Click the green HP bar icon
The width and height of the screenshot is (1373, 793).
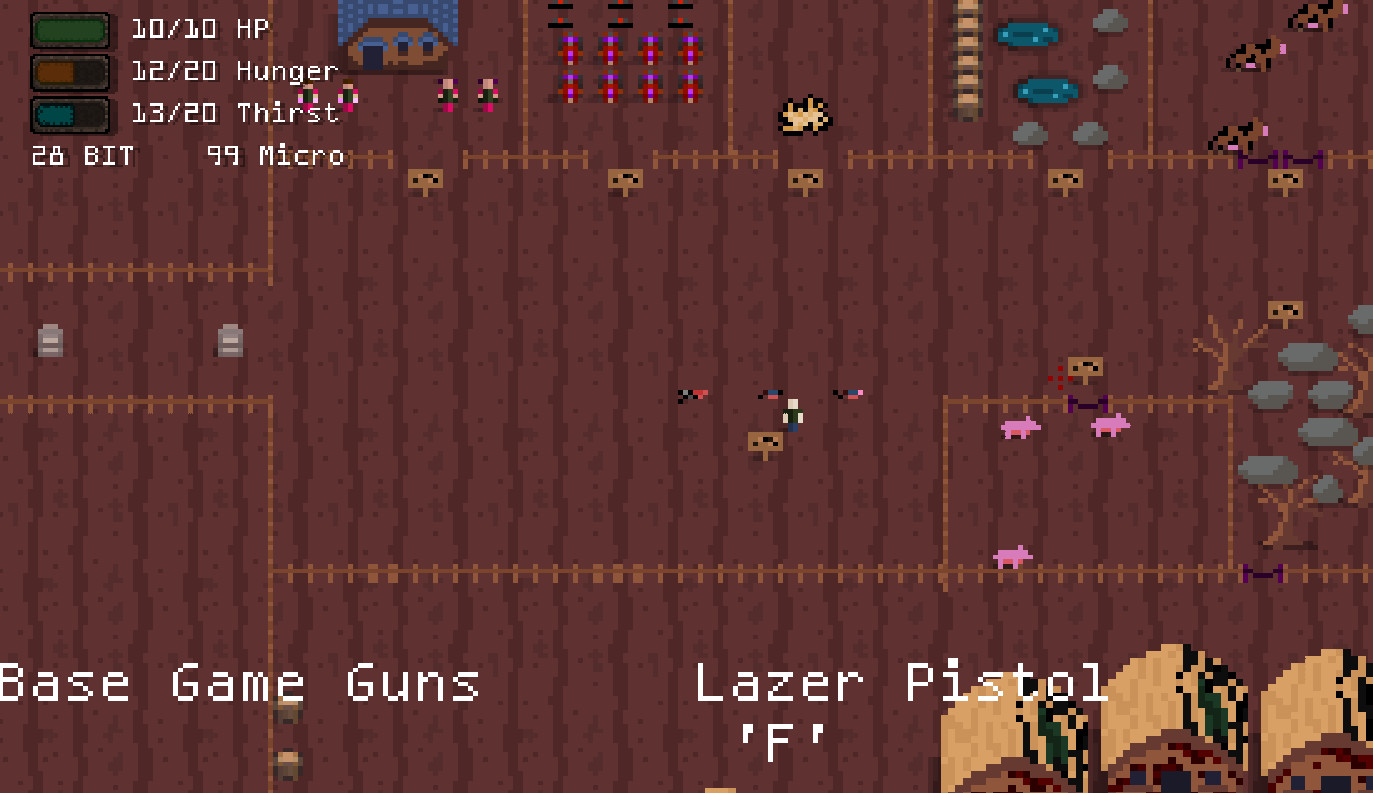pos(70,29)
